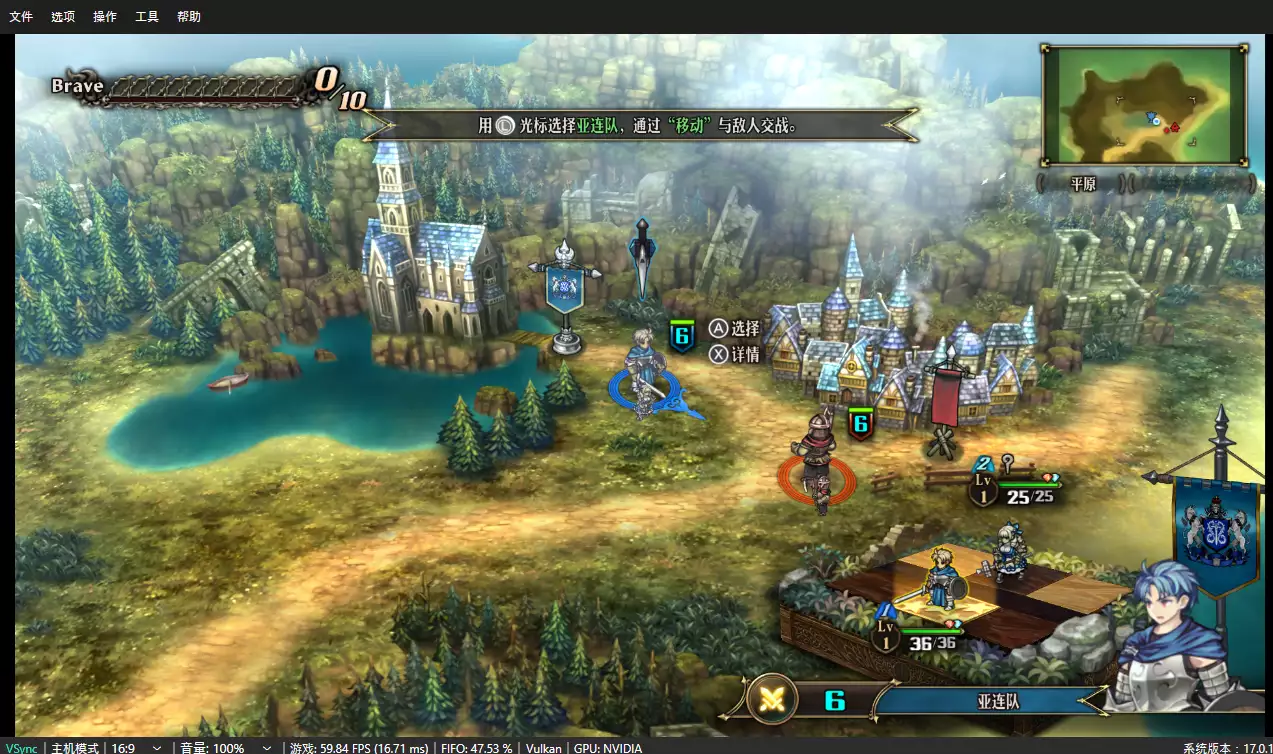This screenshot has width=1273, height=754.
Task: Select the blond knight on the formation grid
Action: (x=942, y=578)
